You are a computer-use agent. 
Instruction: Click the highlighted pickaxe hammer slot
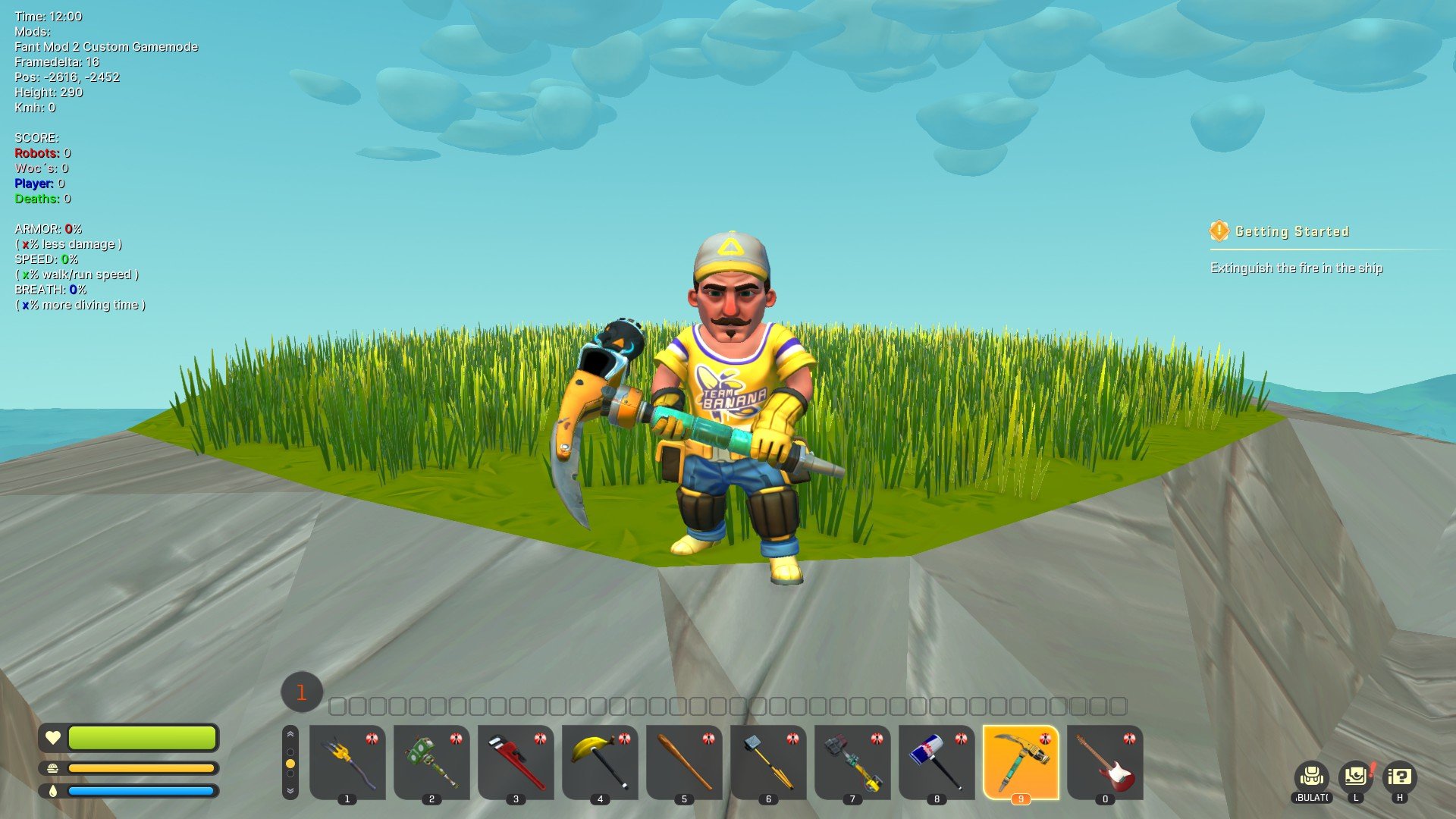tap(1021, 761)
